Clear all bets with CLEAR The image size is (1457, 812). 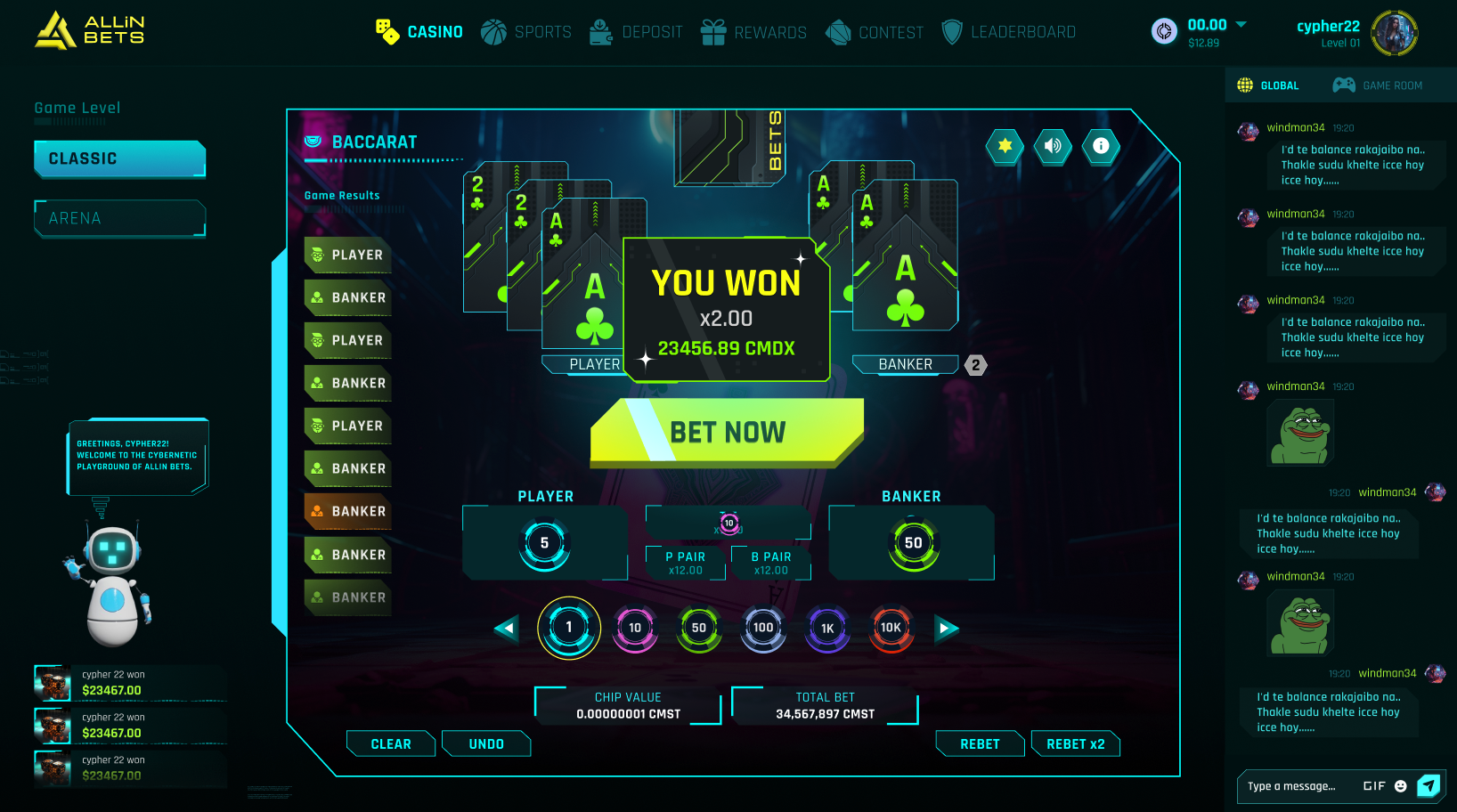[391, 744]
